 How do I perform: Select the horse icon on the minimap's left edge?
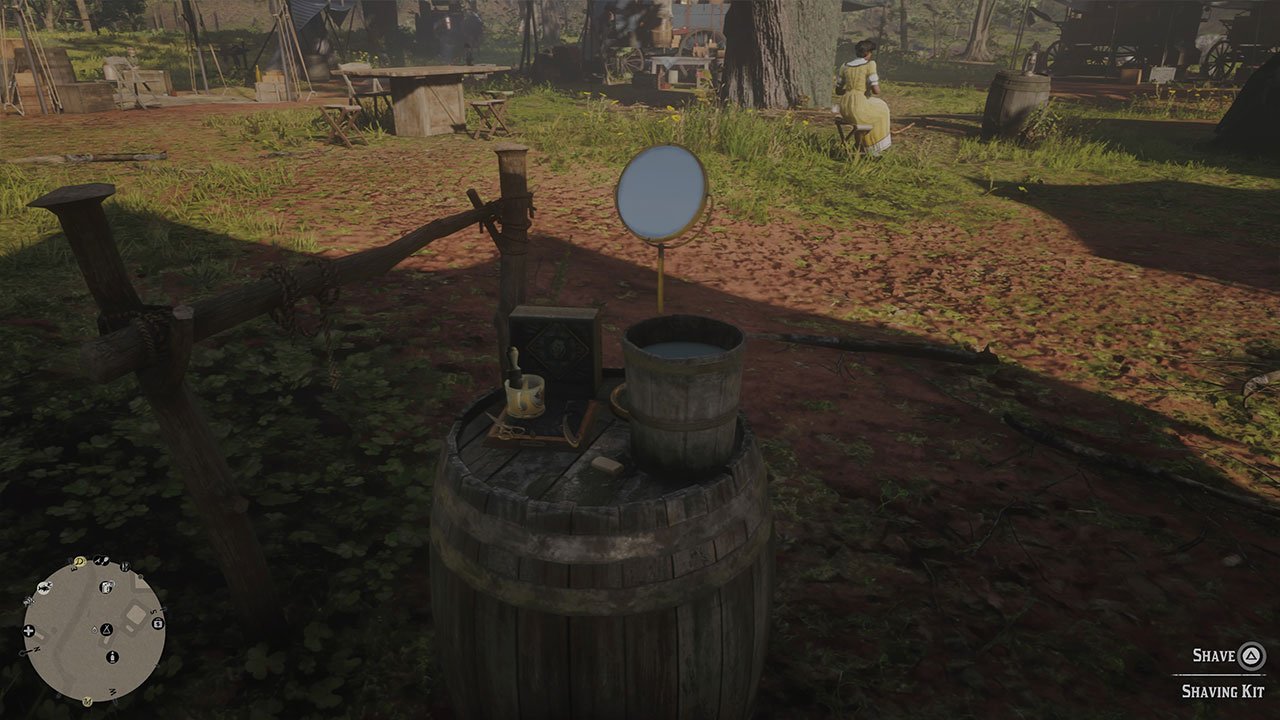44,587
